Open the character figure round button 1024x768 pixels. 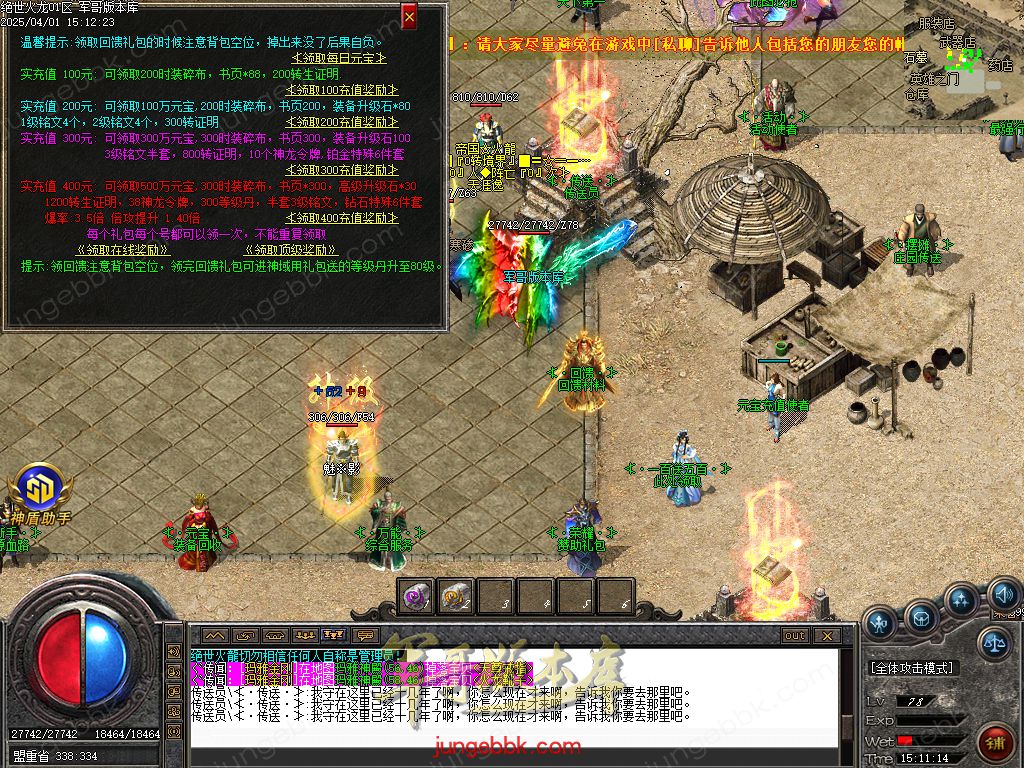tap(880, 623)
